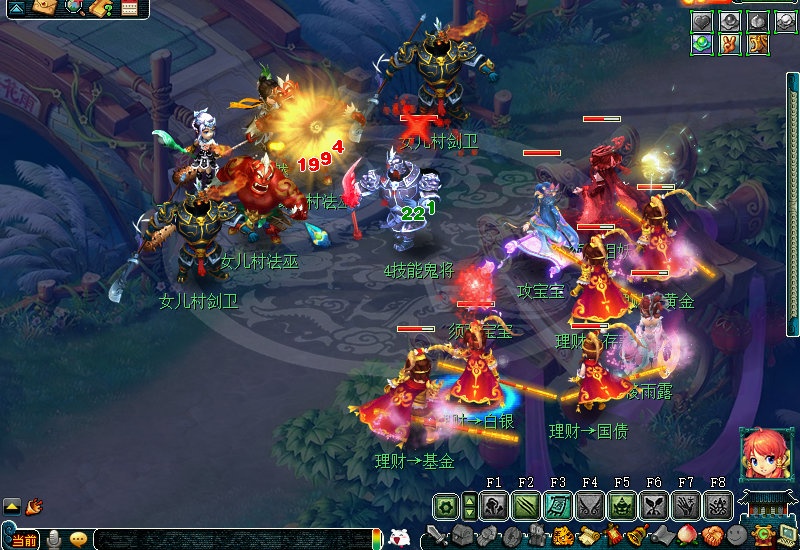The height and width of the screenshot is (550, 800).
Task: Select the 当前 chat channel button
Action: (24, 541)
